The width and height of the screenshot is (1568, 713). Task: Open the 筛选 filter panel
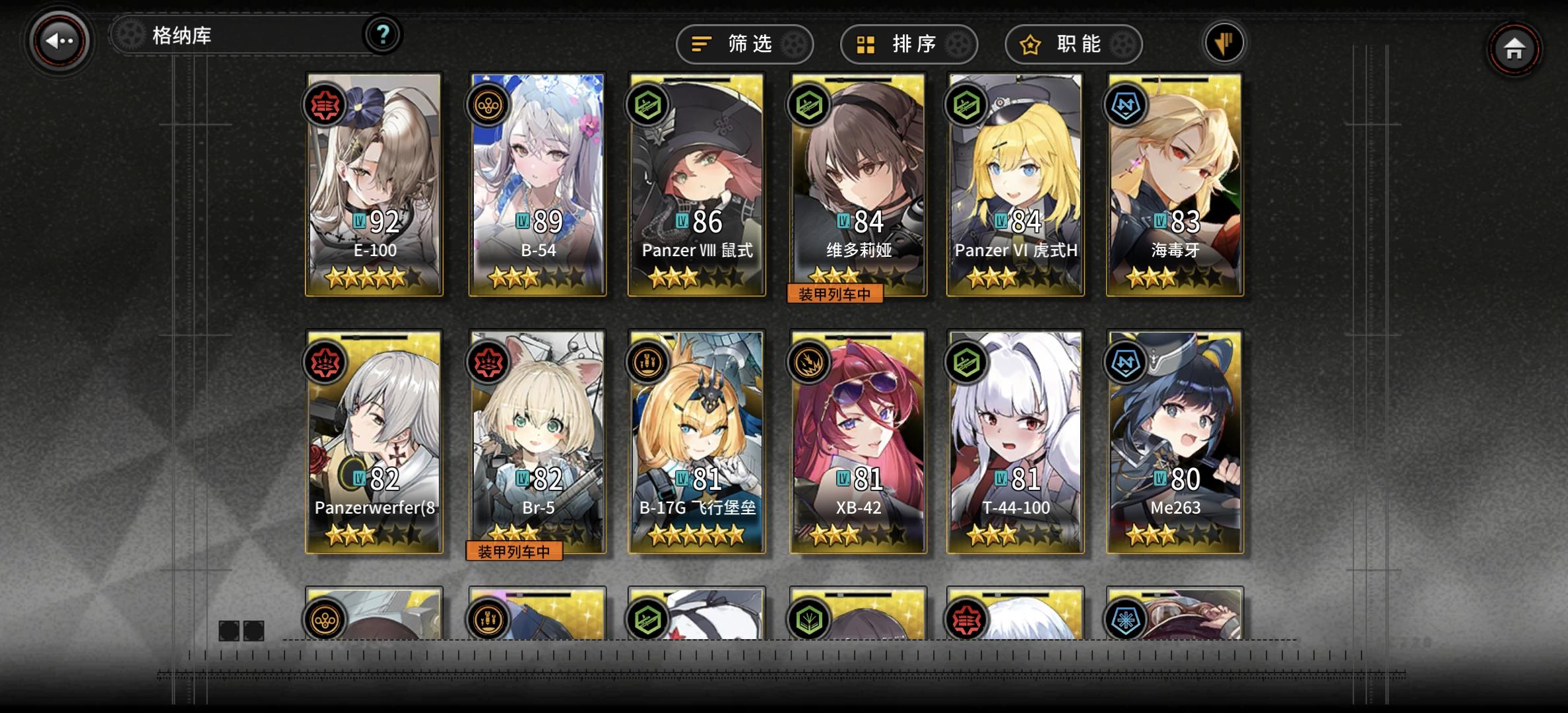(x=744, y=44)
